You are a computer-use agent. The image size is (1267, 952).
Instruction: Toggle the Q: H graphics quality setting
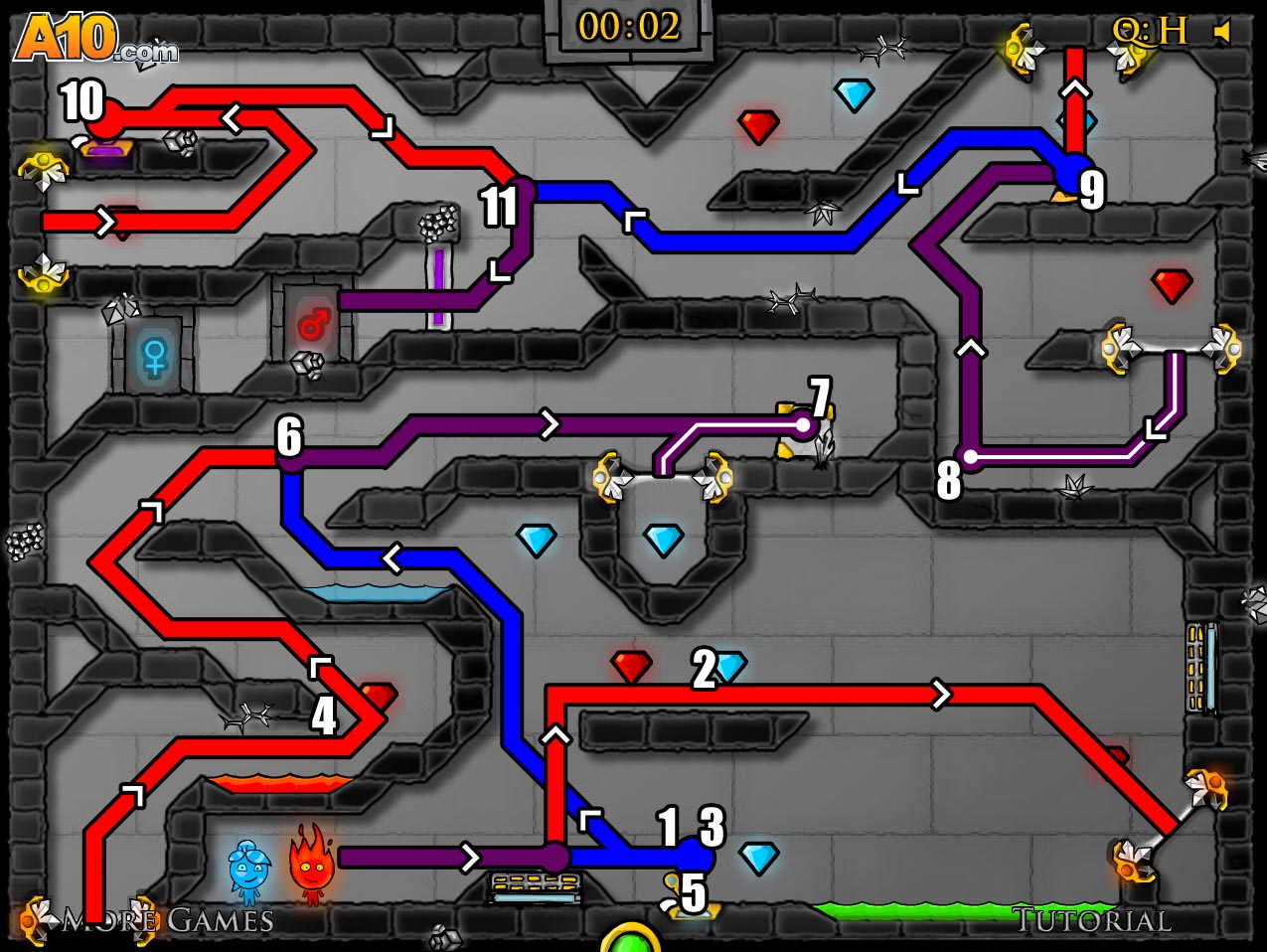pyautogui.click(x=1150, y=32)
